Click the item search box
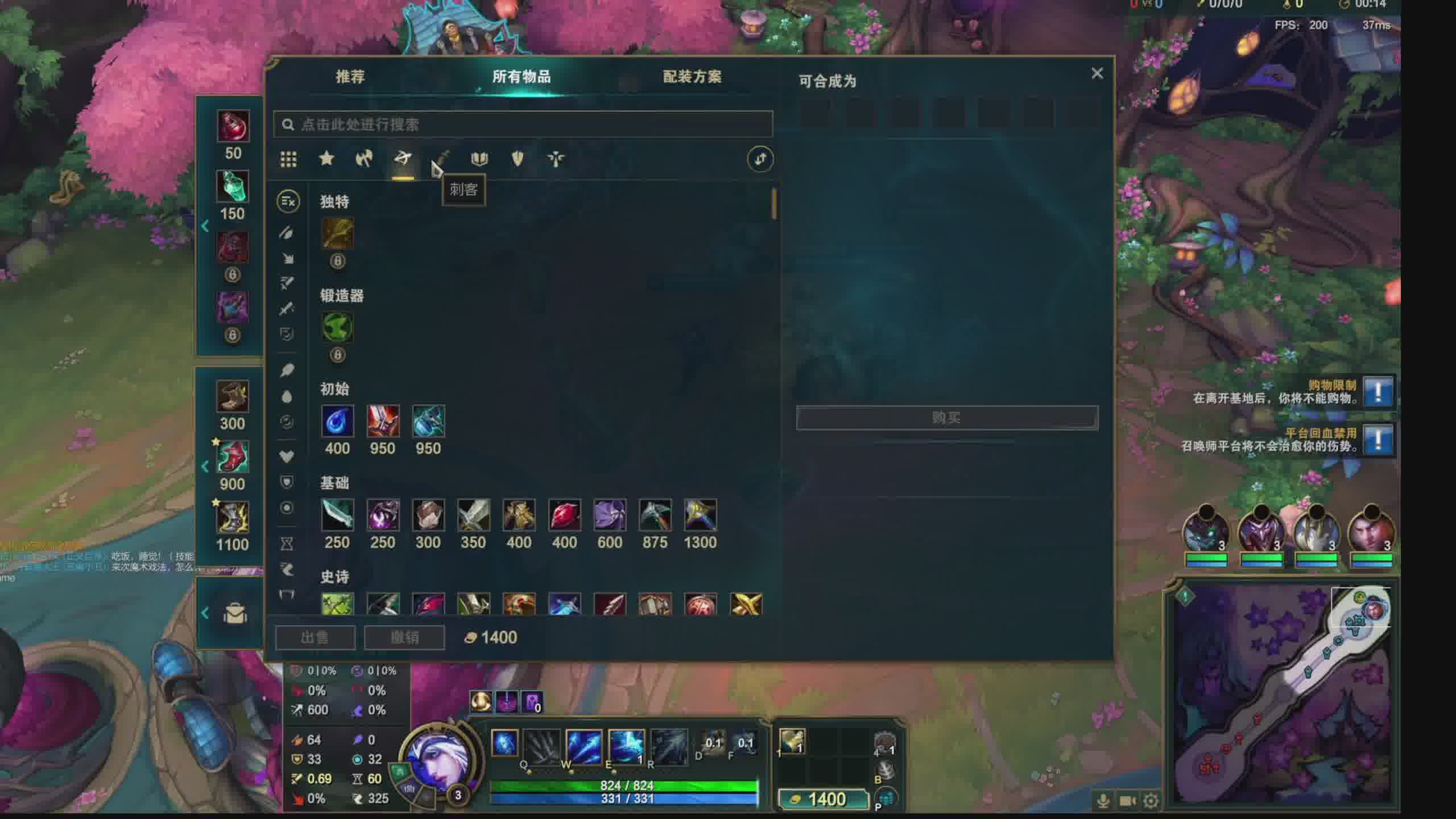The height and width of the screenshot is (819, 1456). 523,125
